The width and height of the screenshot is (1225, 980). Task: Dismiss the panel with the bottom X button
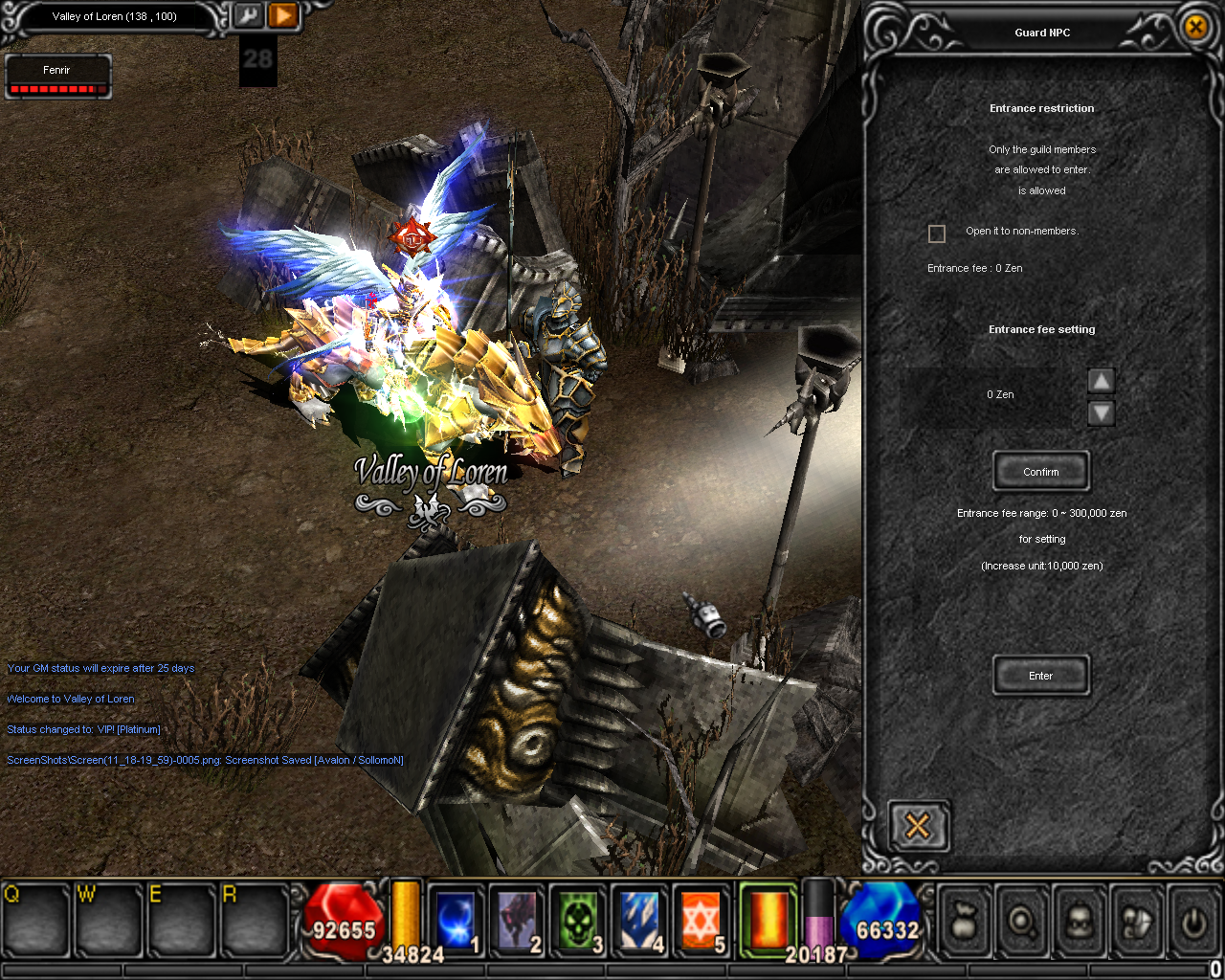coord(918,825)
